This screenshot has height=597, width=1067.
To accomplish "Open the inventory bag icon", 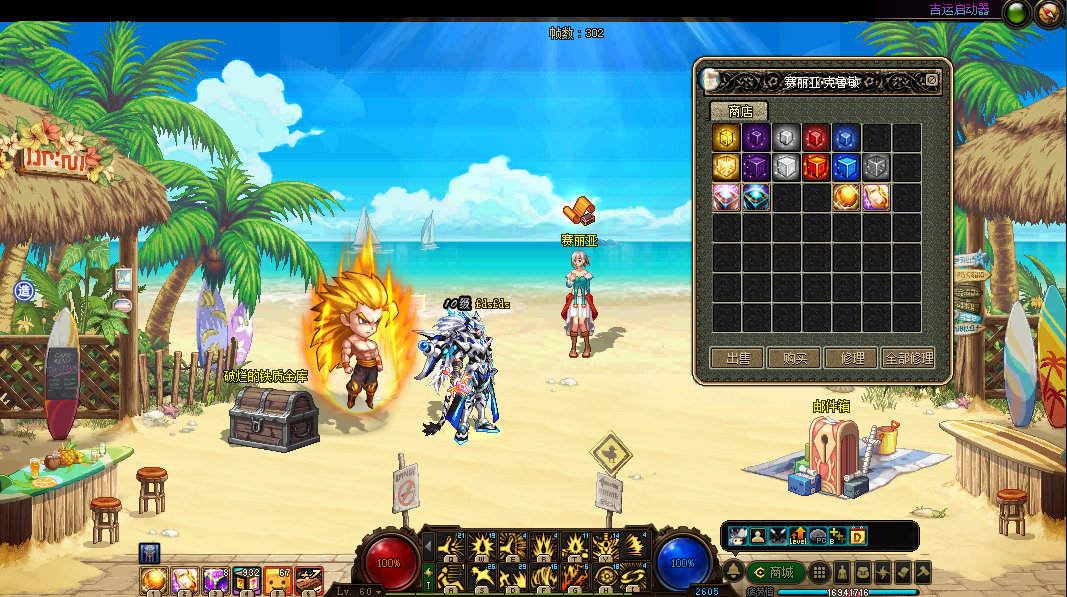I will tap(862, 572).
